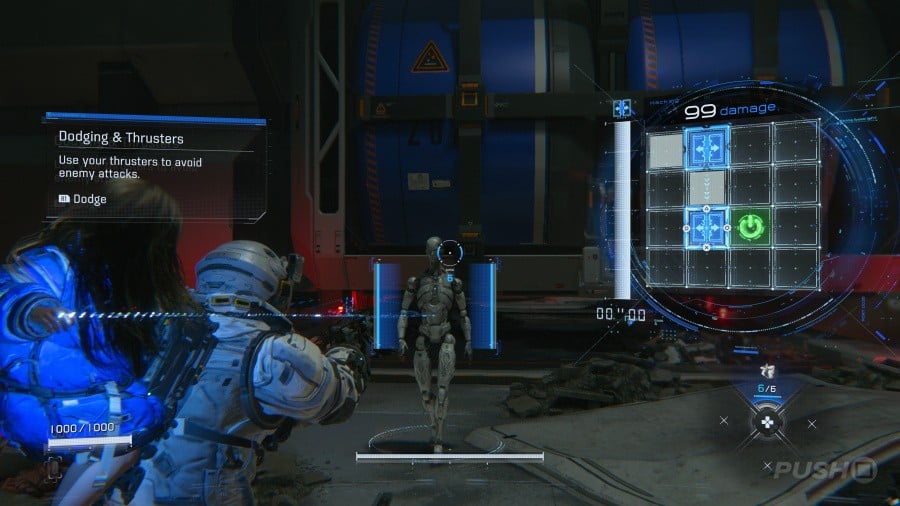
Task: Select the solid grey tile in the grid corner
Action: point(664,151)
